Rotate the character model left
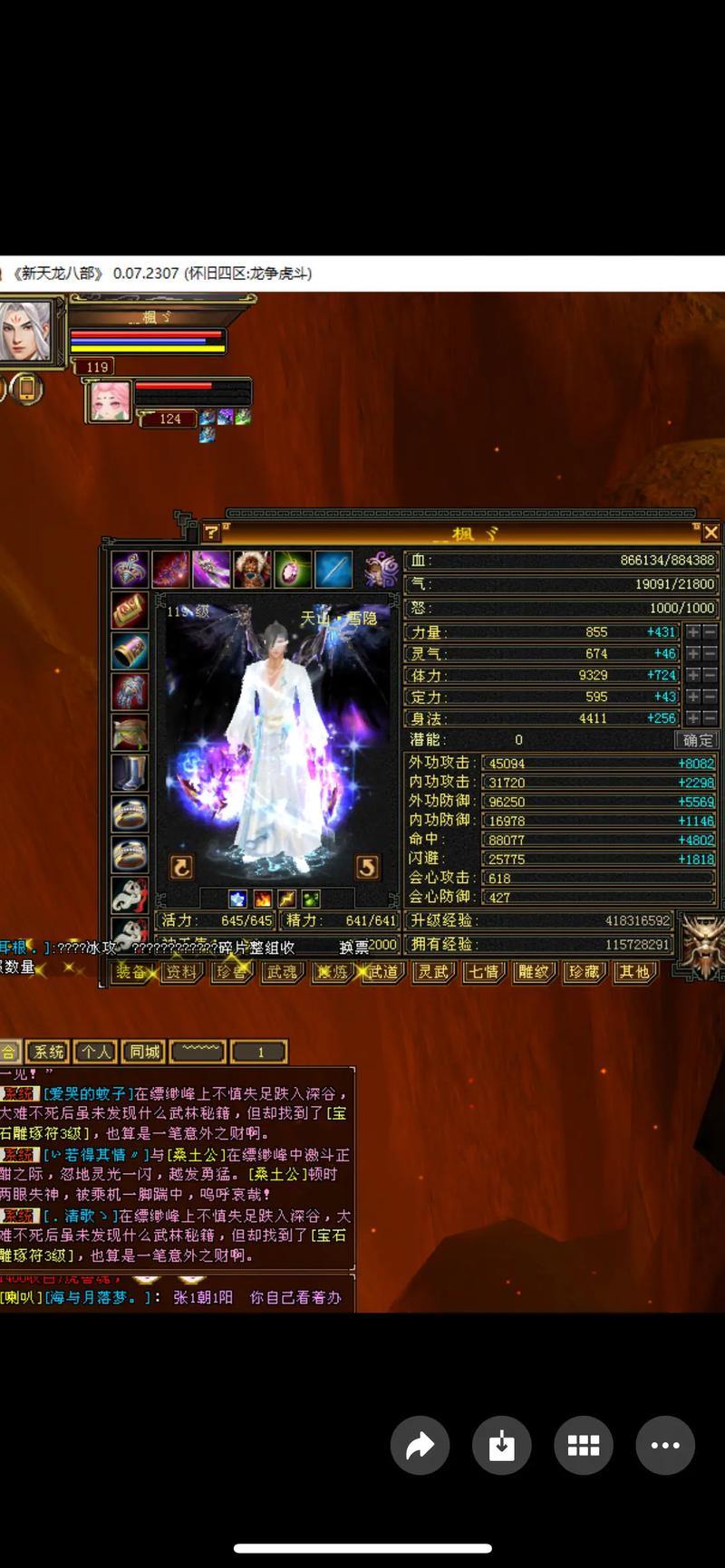The image size is (725, 1568). tap(182, 868)
